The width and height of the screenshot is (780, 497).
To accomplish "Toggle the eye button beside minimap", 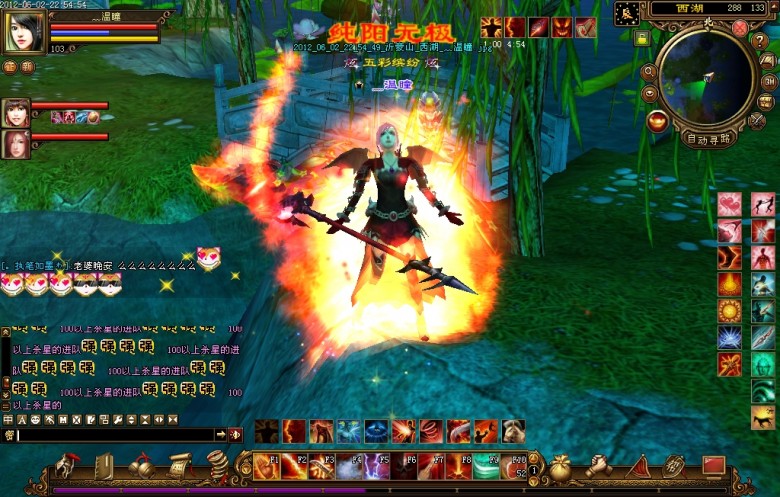I will point(649,93).
